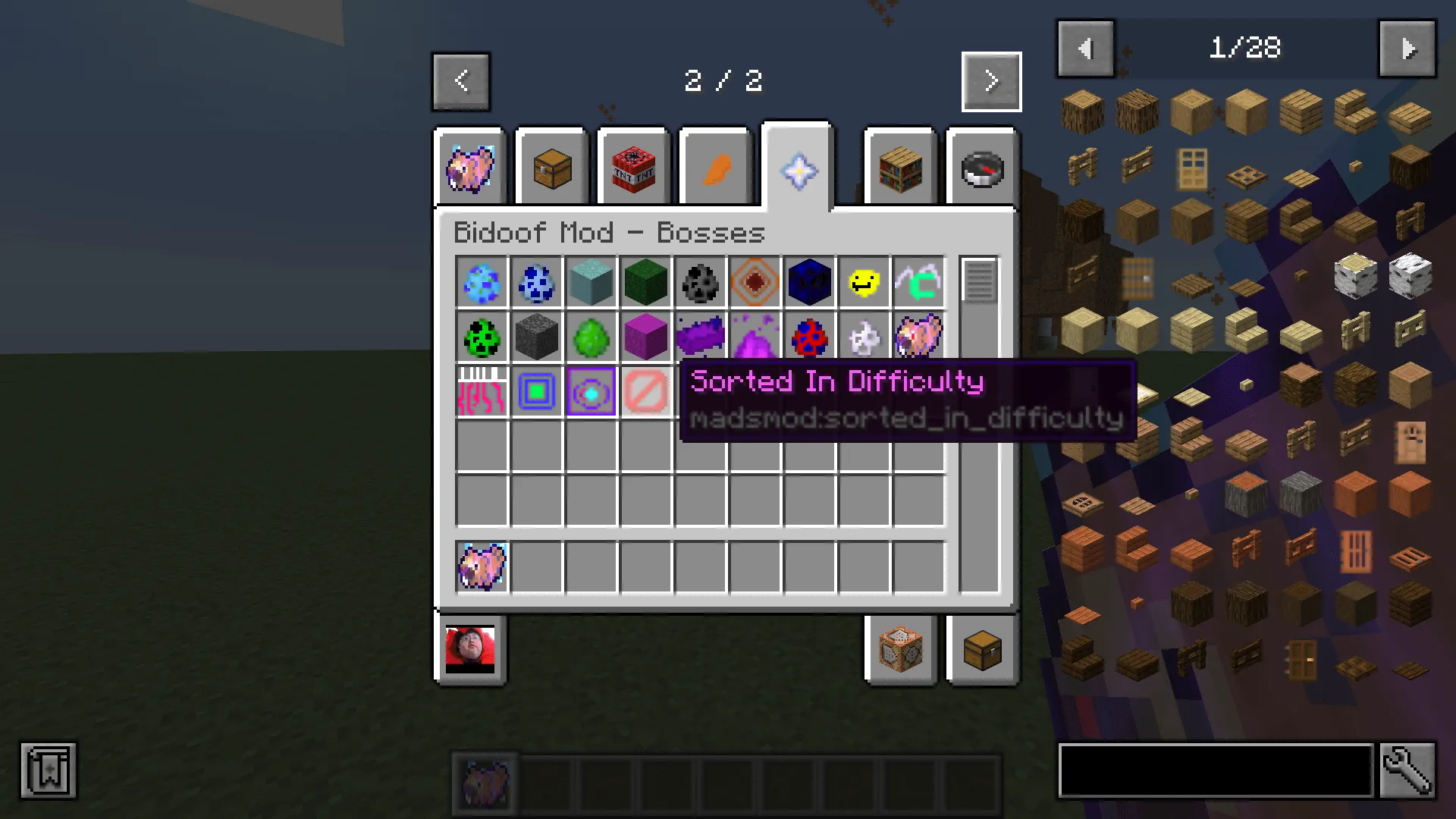
Task: Switch to the TNT creative tab
Action: (x=633, y=168)
